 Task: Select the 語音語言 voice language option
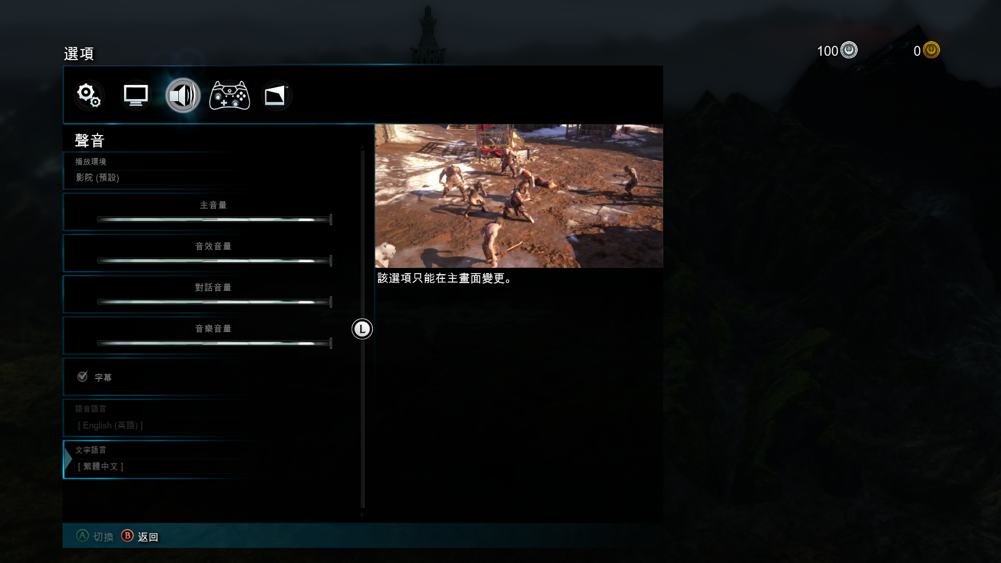click(x=212, y=418)
